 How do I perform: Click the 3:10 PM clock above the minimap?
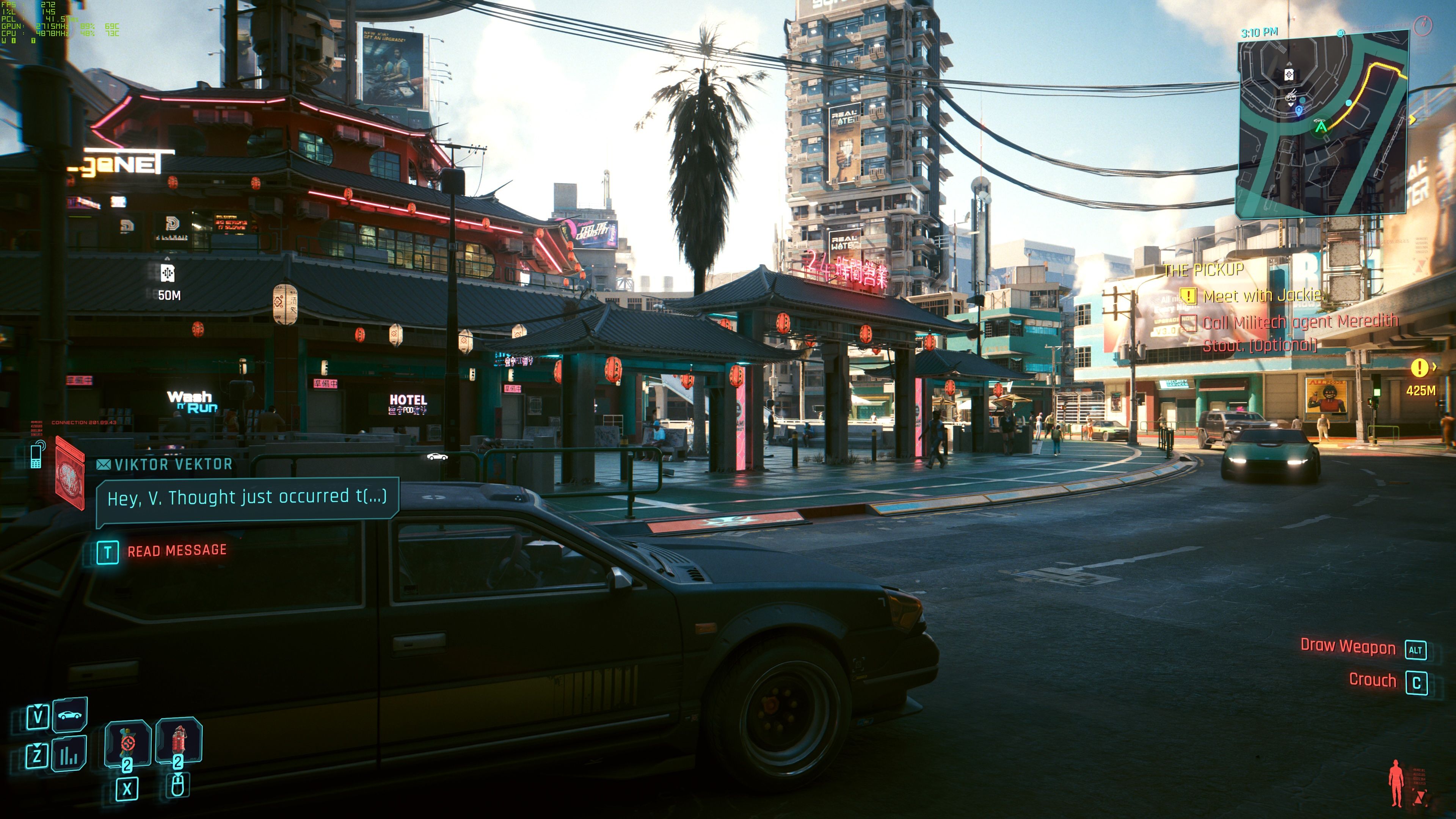(x=1258, y=32)
